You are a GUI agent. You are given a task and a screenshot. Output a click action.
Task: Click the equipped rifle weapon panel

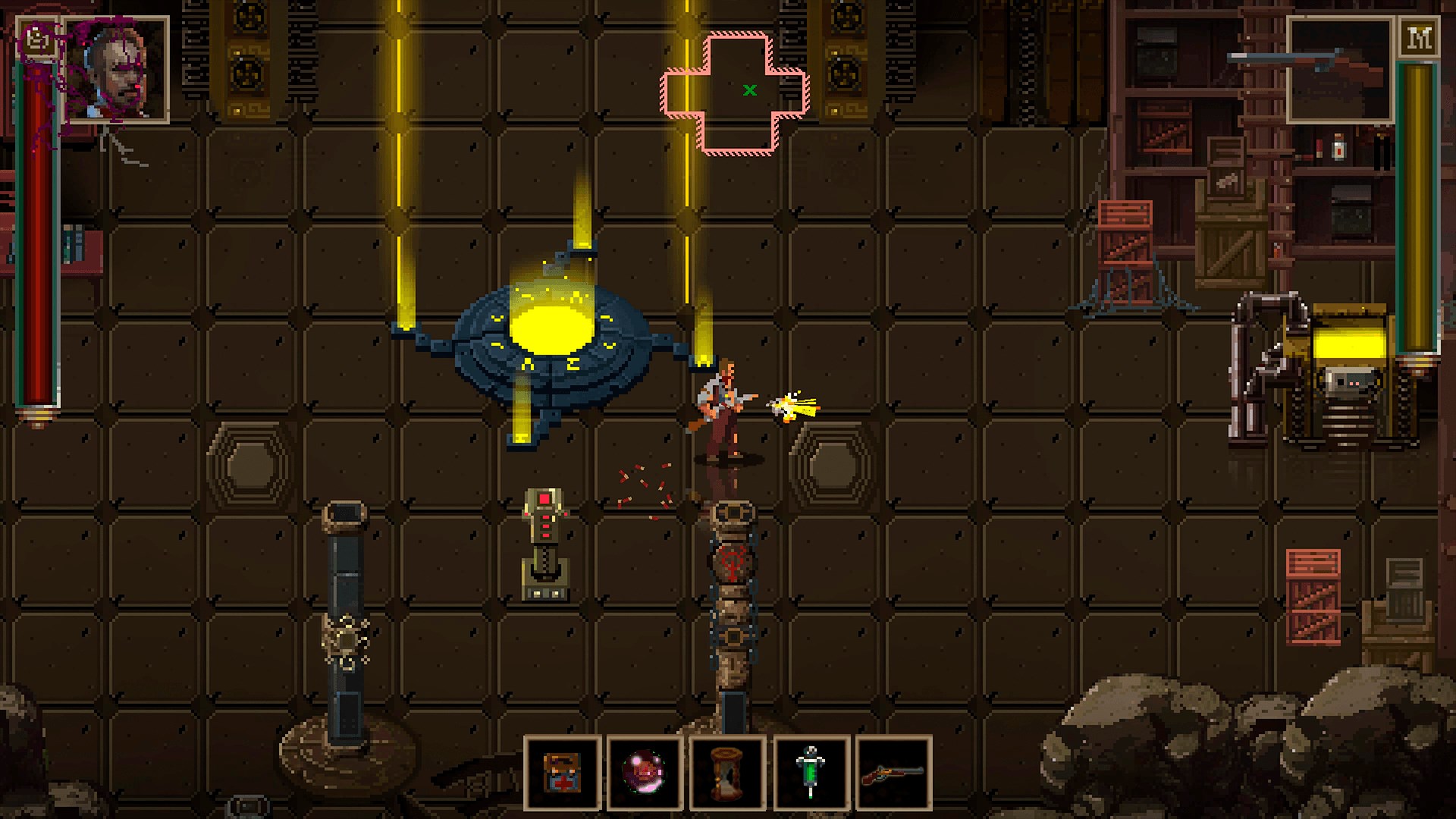1340,69
